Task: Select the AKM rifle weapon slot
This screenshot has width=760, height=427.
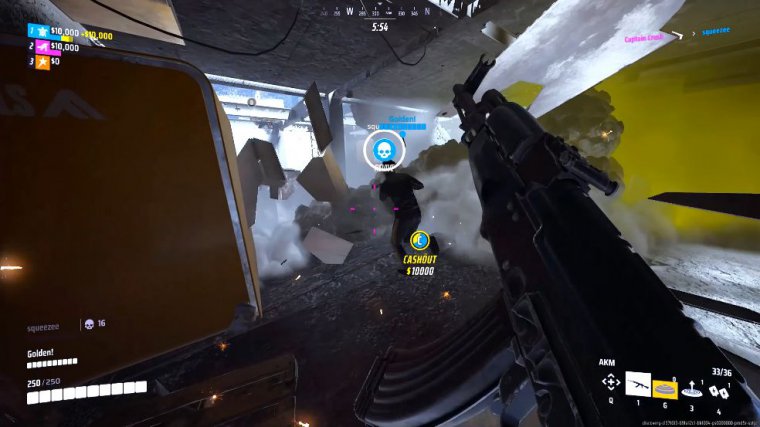Action: pyautogui.click(x=638, y=383)
